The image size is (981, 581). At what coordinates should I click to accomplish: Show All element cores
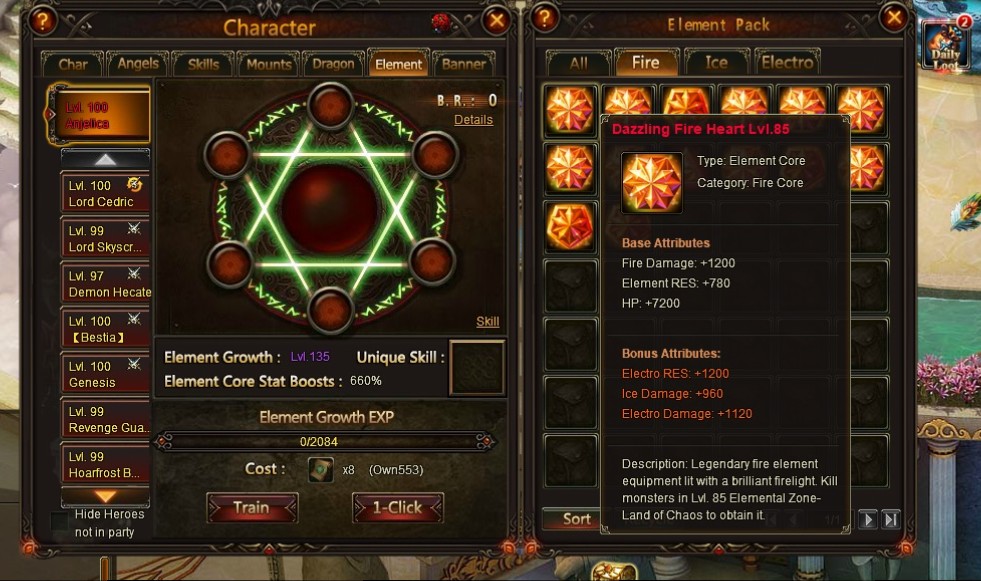pyautogui.click(x=578, y=62)
